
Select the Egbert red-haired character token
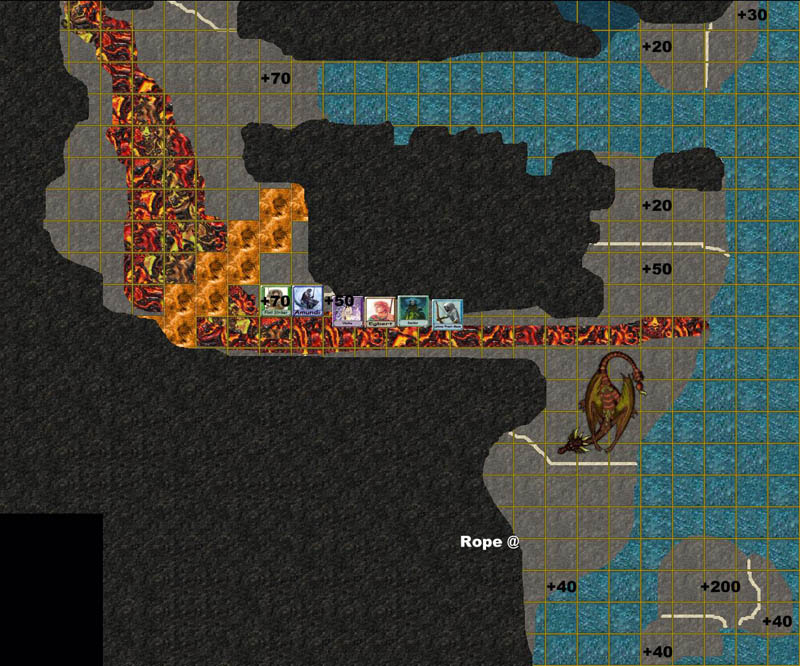tap(378, 311)
